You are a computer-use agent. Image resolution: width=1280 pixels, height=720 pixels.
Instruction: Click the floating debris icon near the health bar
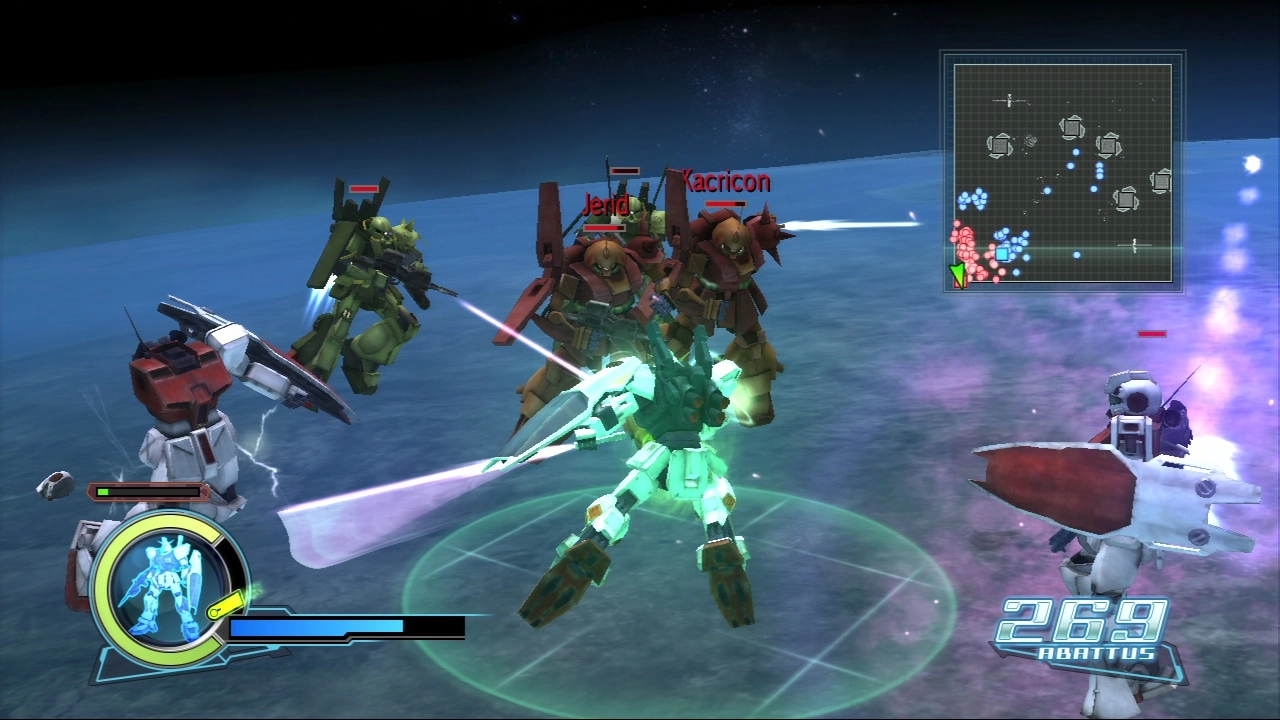tap(55, 485)
